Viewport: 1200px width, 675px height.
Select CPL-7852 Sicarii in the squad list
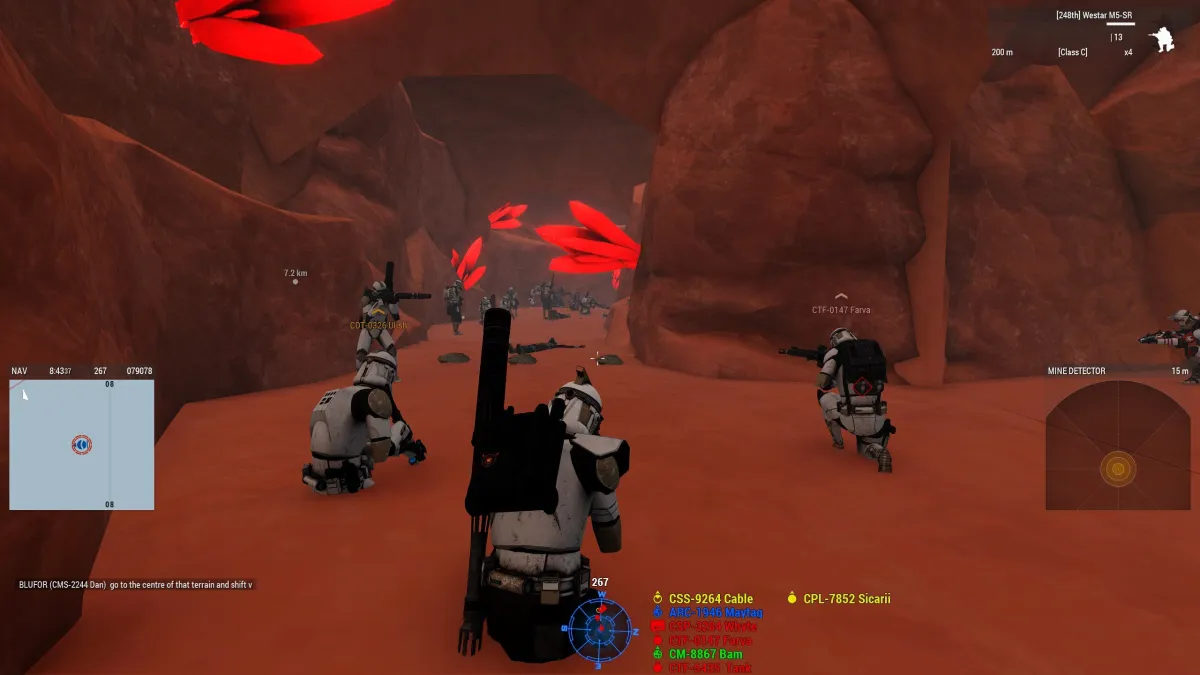pos(846,599)
